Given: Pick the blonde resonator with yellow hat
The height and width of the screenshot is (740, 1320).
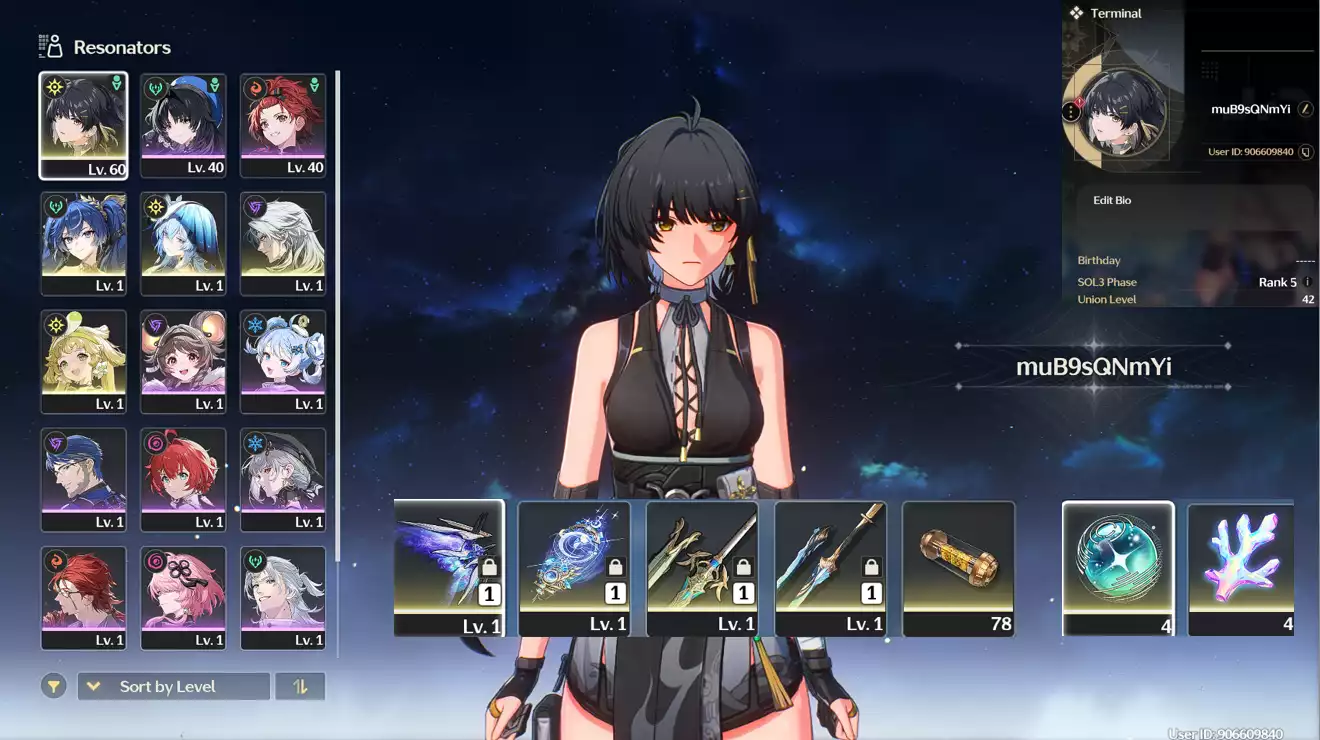Looking at the screenshot, I should click(84, 361).
